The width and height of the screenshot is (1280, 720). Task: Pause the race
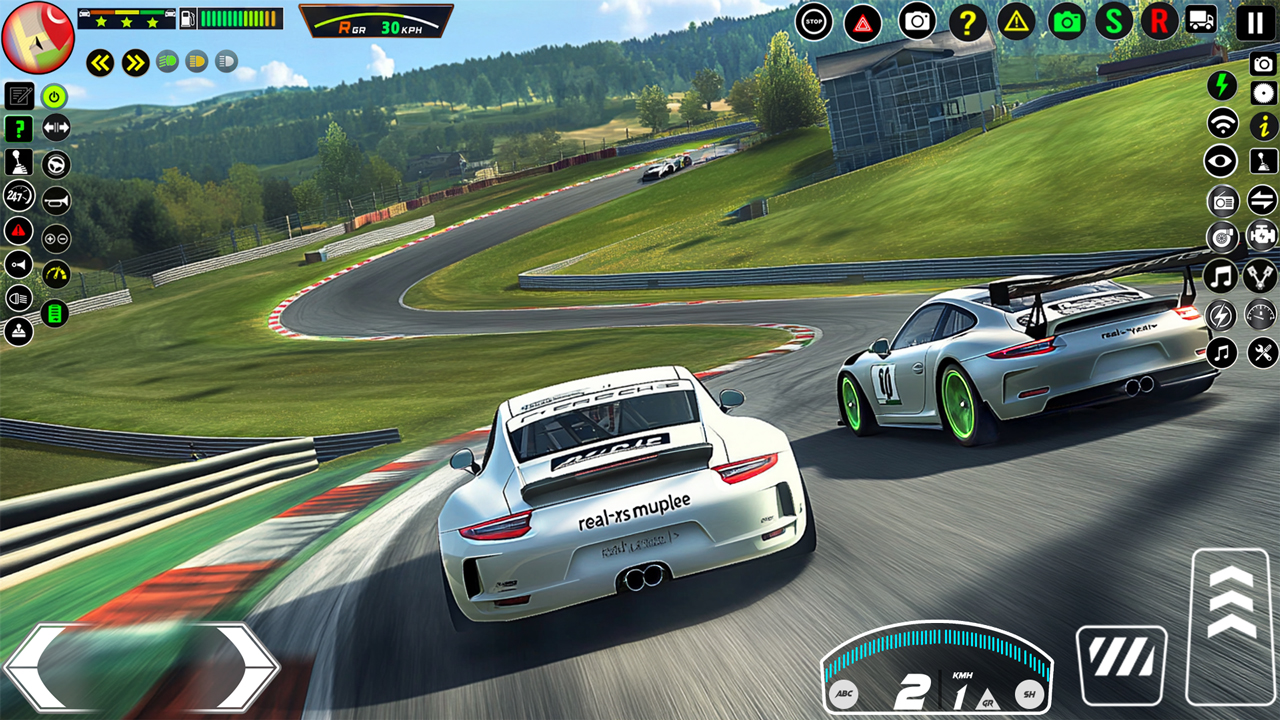point(1255,22)
